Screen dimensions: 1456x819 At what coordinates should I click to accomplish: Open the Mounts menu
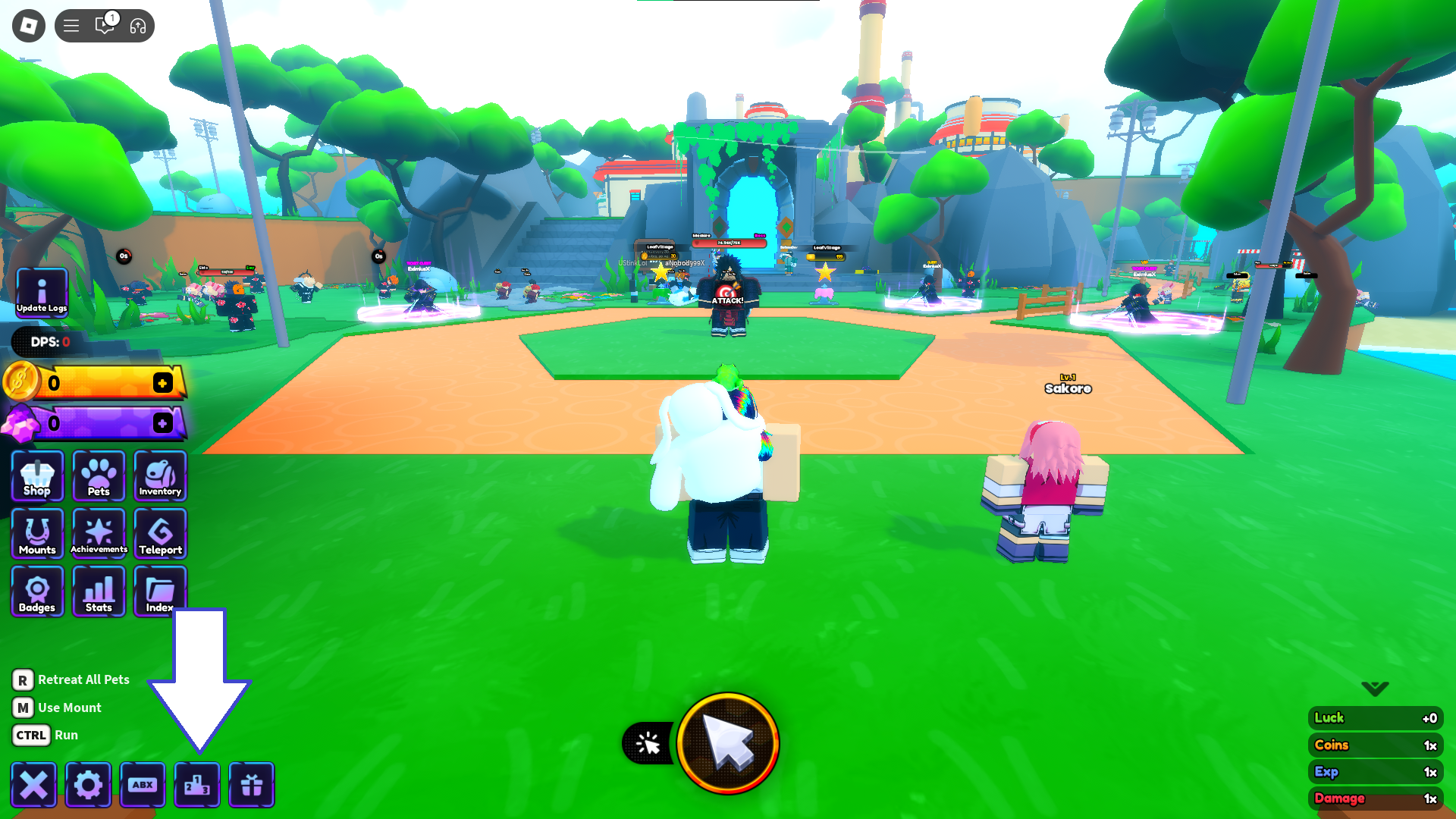point(36,534)
